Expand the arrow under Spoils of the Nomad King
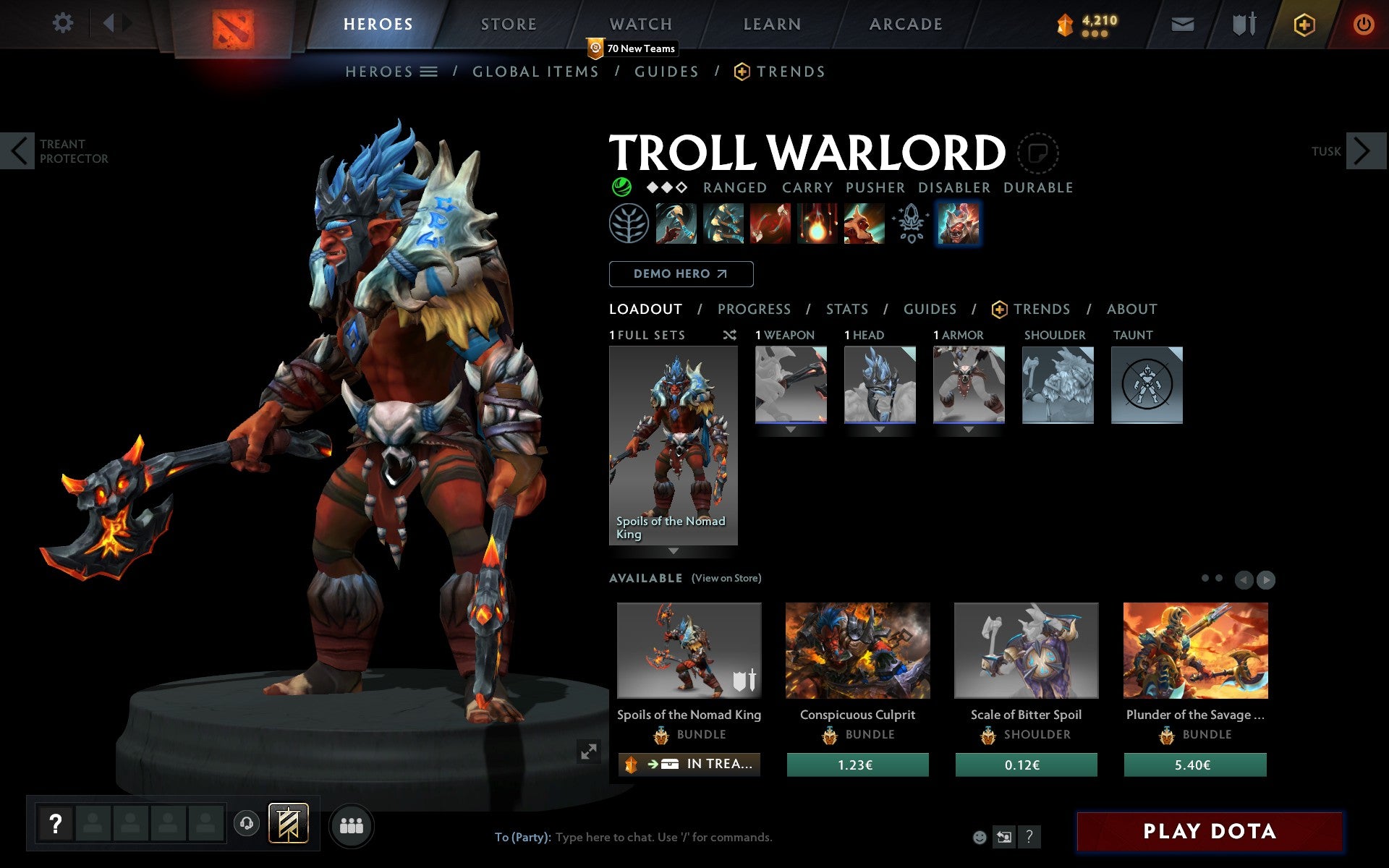The image size is (1389, 868). pyautogui.click(x=674, y=551)
